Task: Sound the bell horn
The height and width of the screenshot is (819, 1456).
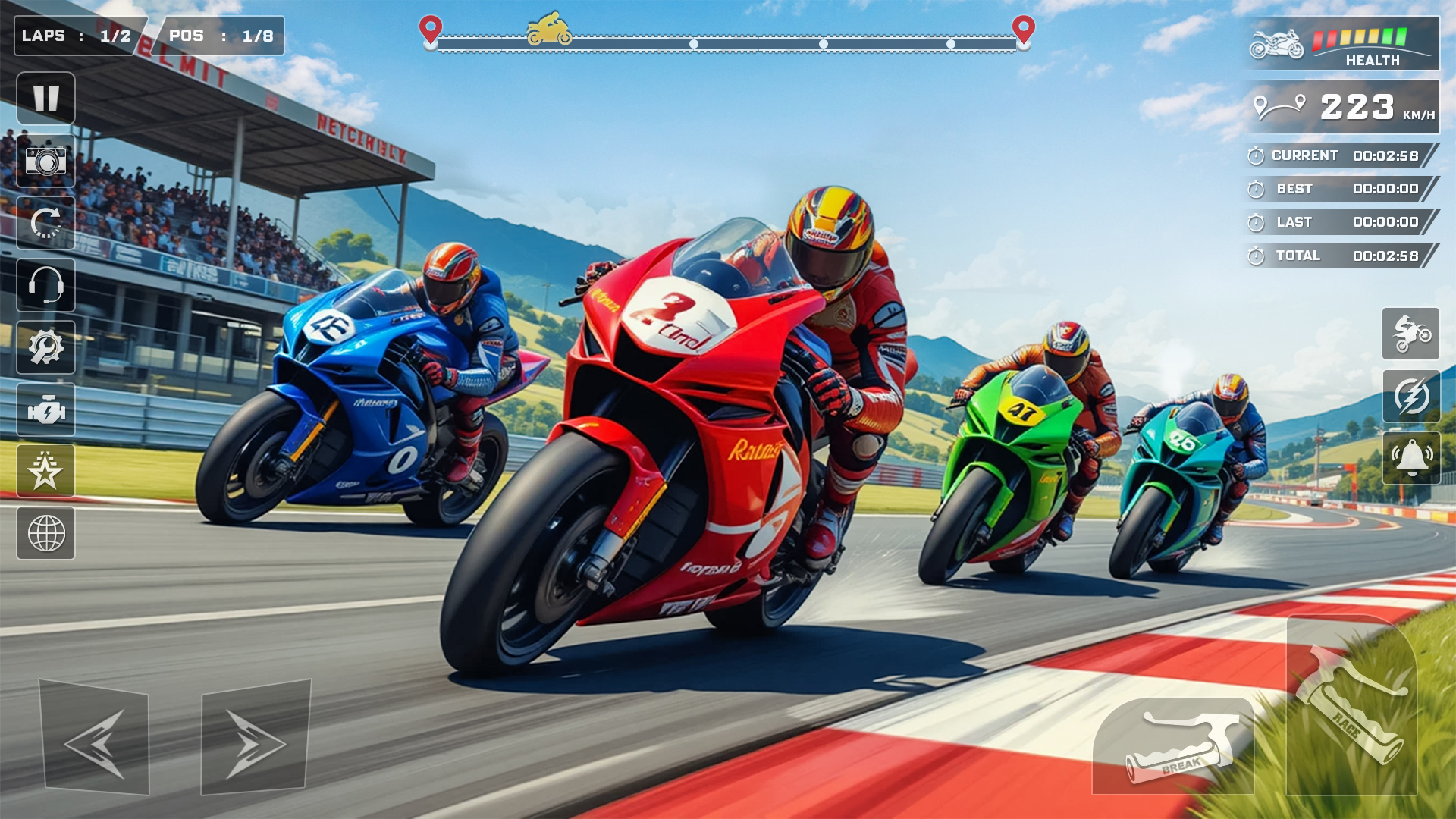Action: click(1410, 458)
